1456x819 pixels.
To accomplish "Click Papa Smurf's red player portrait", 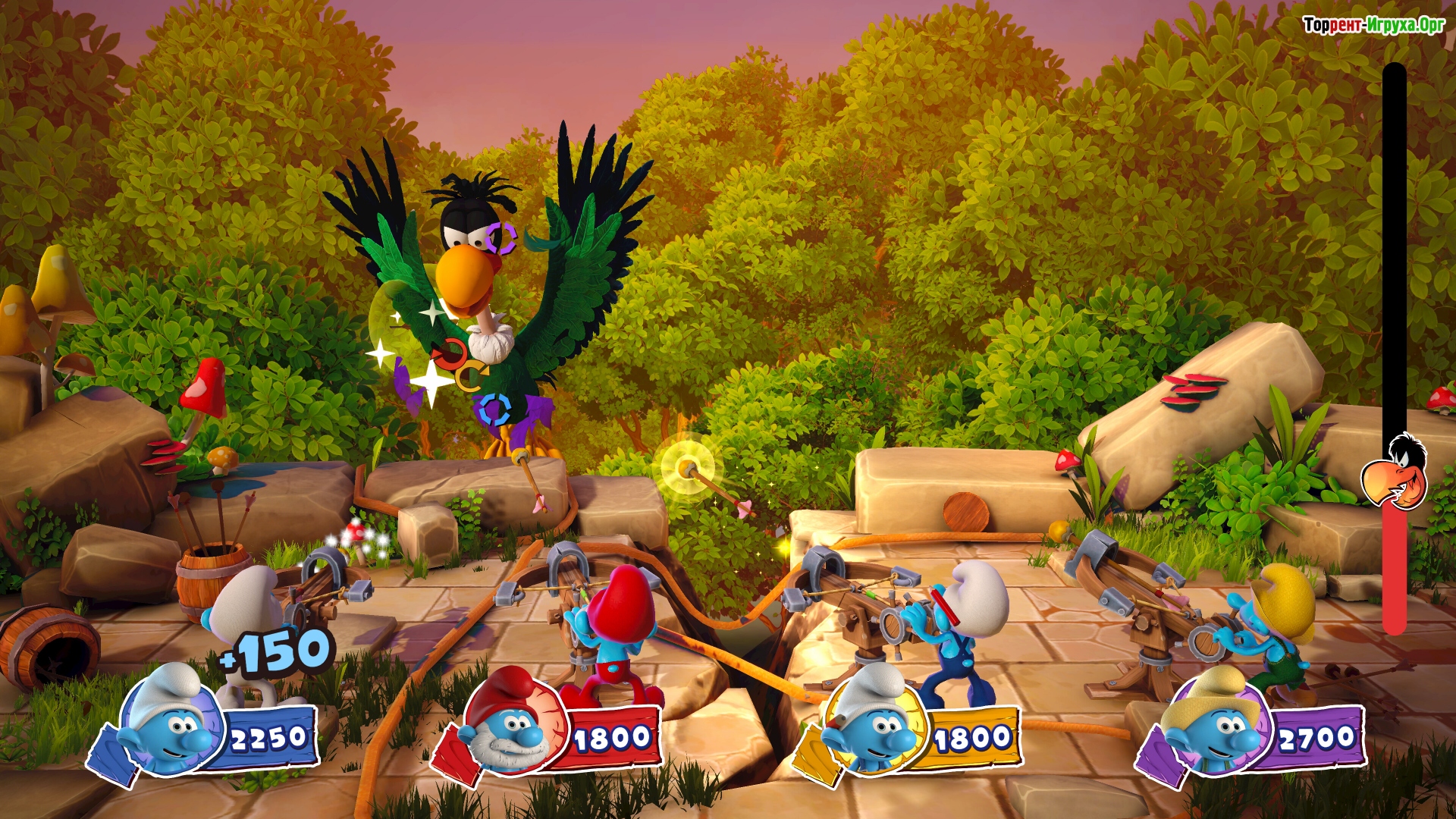I will click(x=513, y=722).
